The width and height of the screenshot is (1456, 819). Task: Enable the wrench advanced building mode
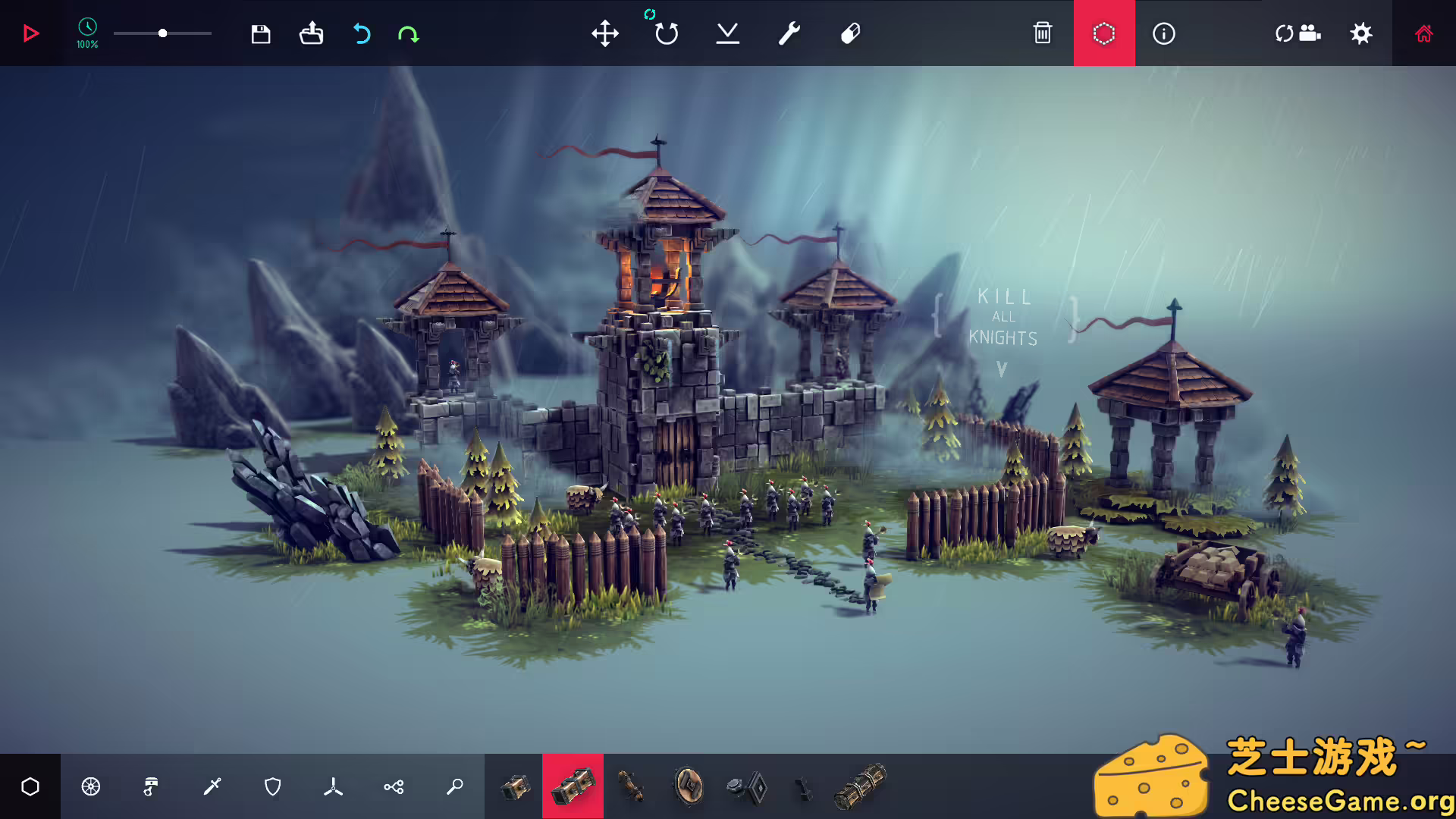pos(787,33)
